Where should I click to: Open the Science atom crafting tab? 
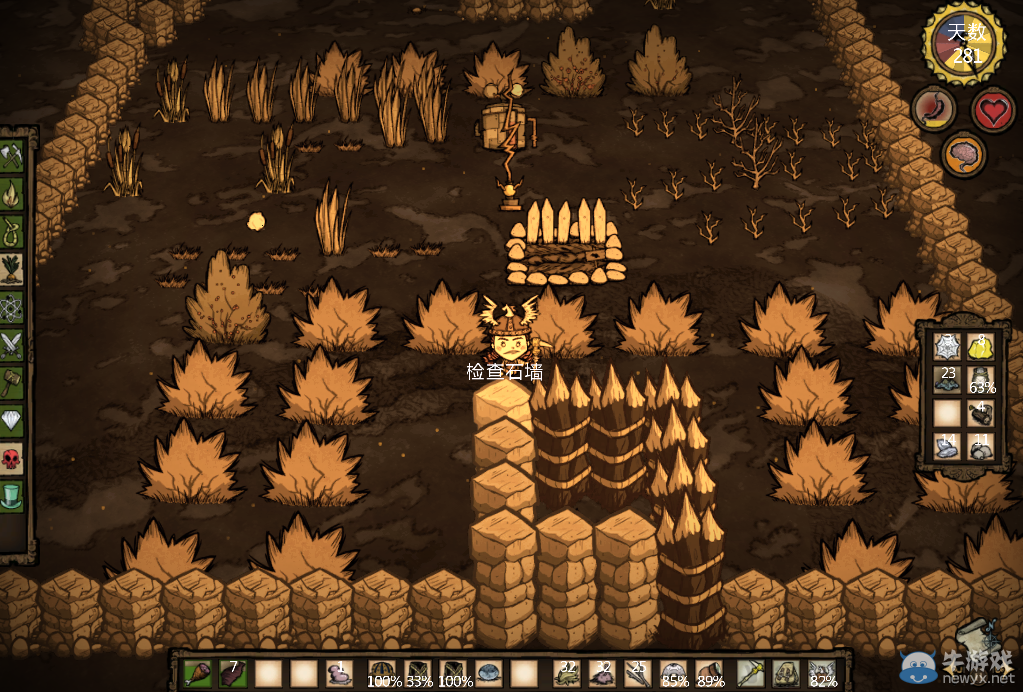click(12, 307)
